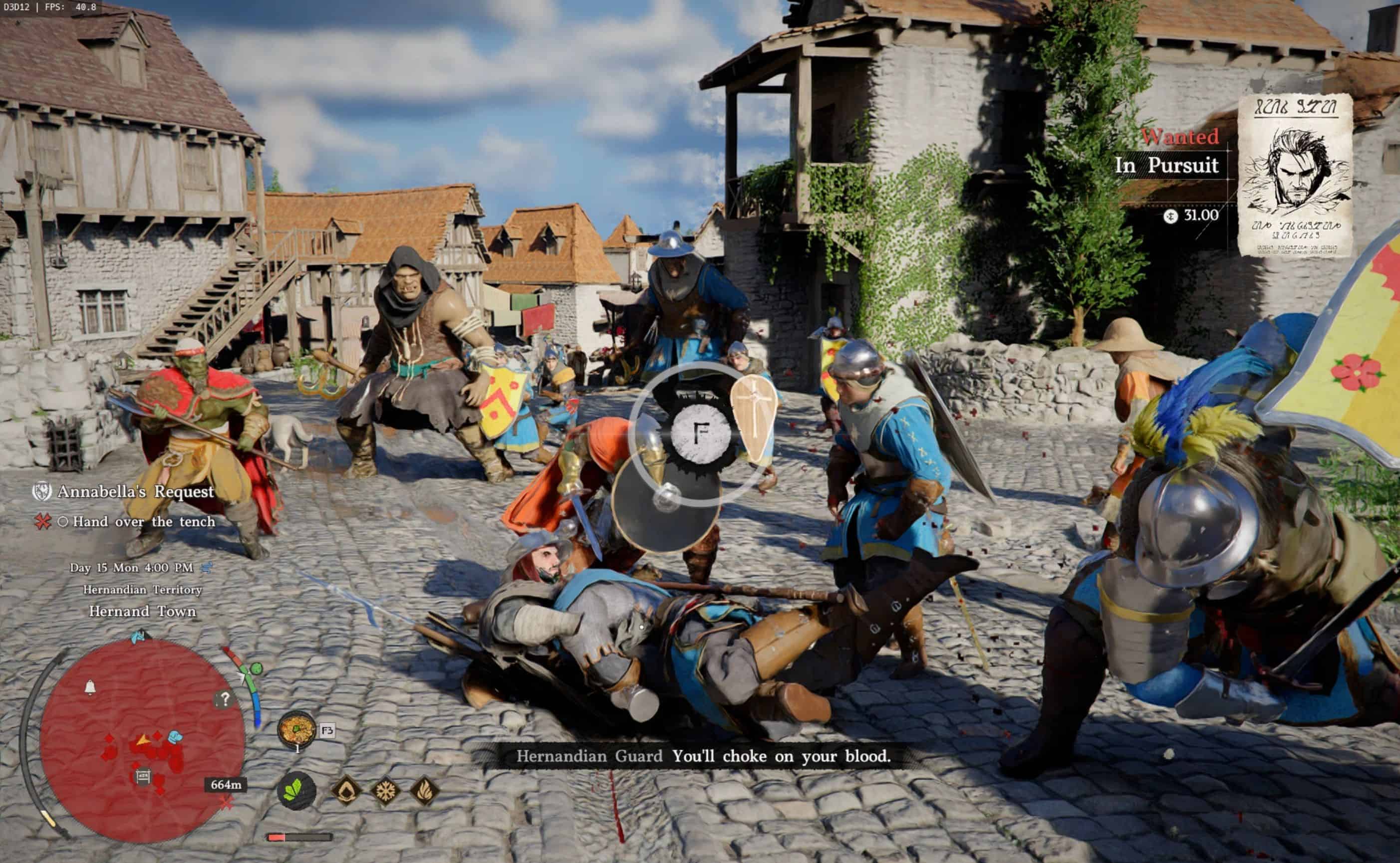Select the hooded figure skill diamond
Screen dimensions: 1400x863
pos(346,791)
